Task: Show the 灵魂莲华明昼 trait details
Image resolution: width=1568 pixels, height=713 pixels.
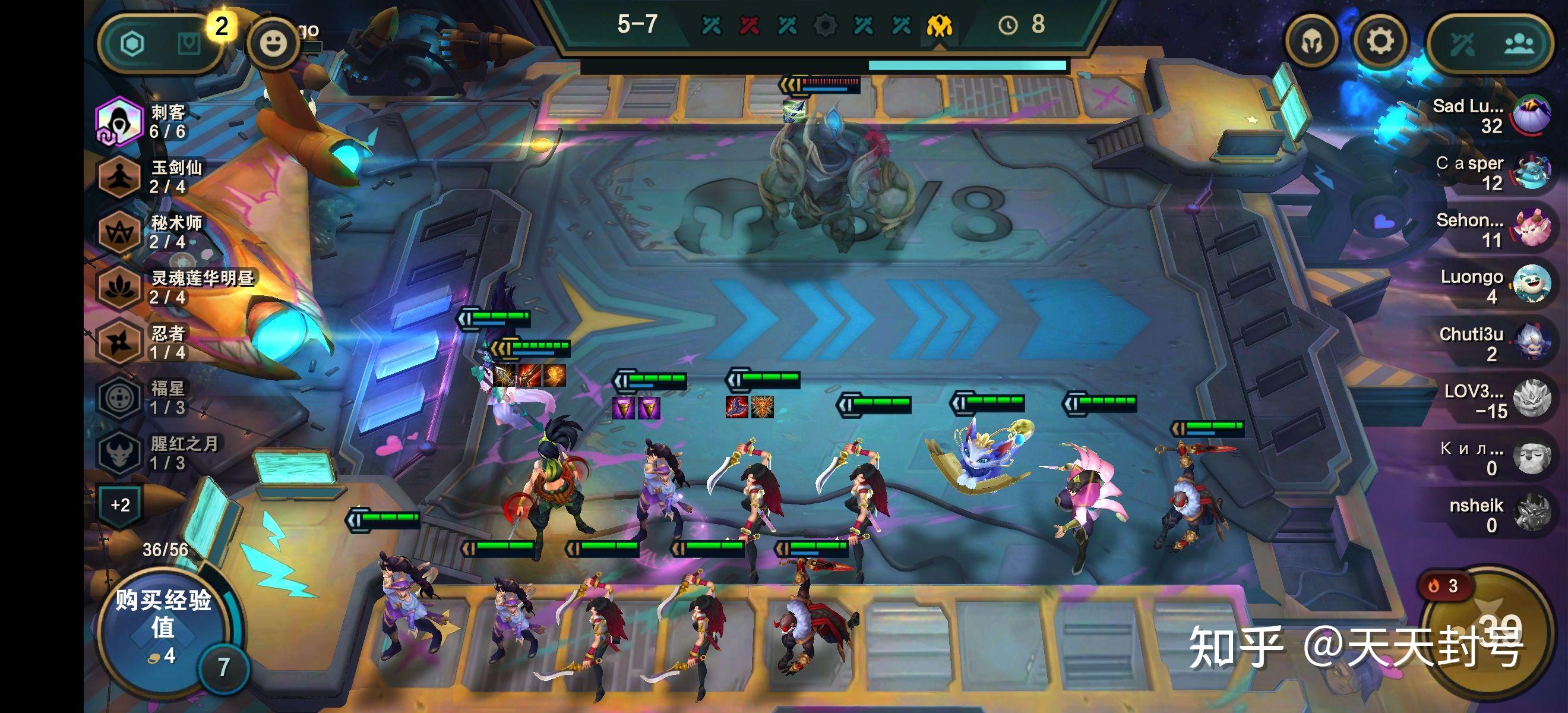Action: click(119, 288)
